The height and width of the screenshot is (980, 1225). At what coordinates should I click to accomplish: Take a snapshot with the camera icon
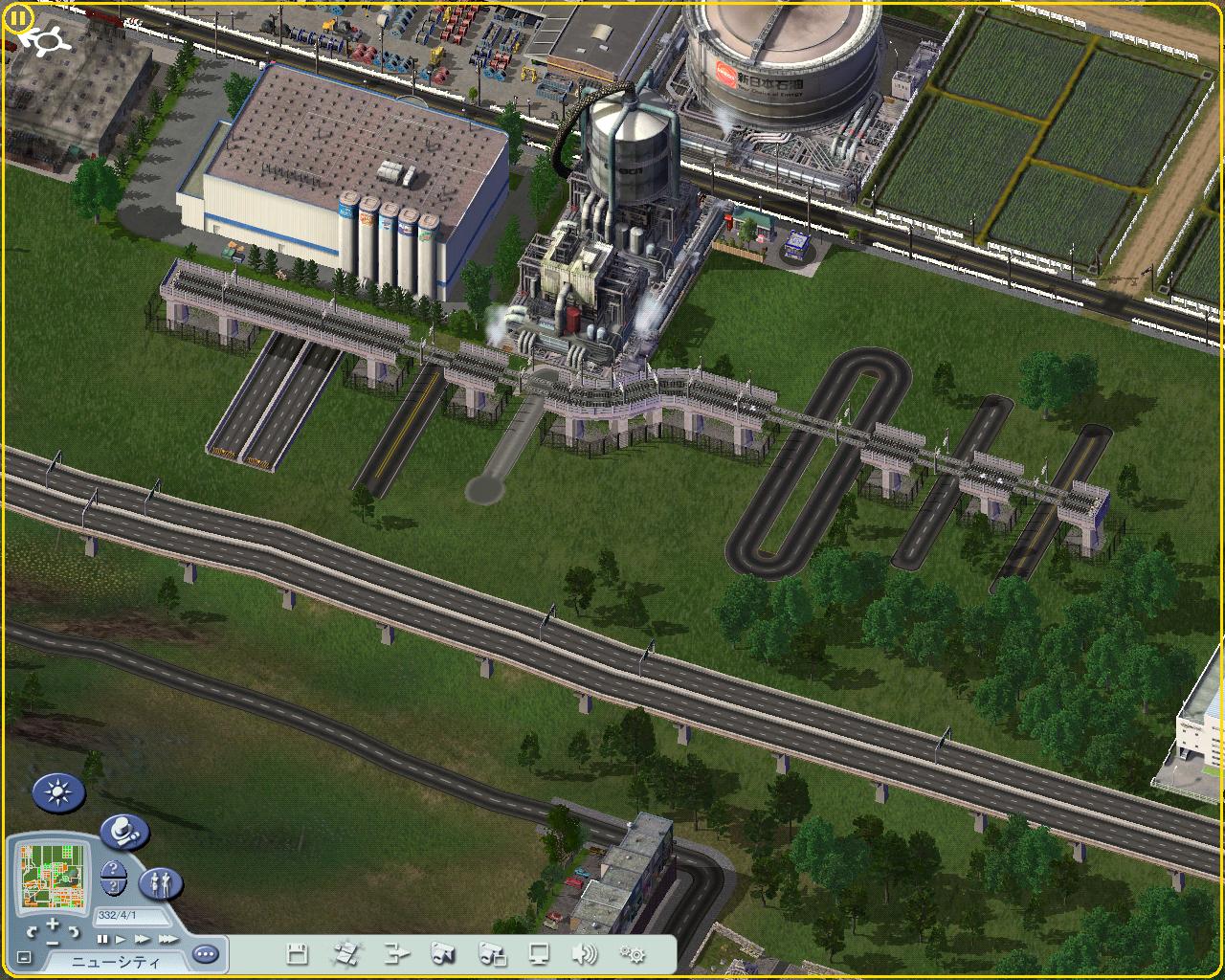click(443, 953)
